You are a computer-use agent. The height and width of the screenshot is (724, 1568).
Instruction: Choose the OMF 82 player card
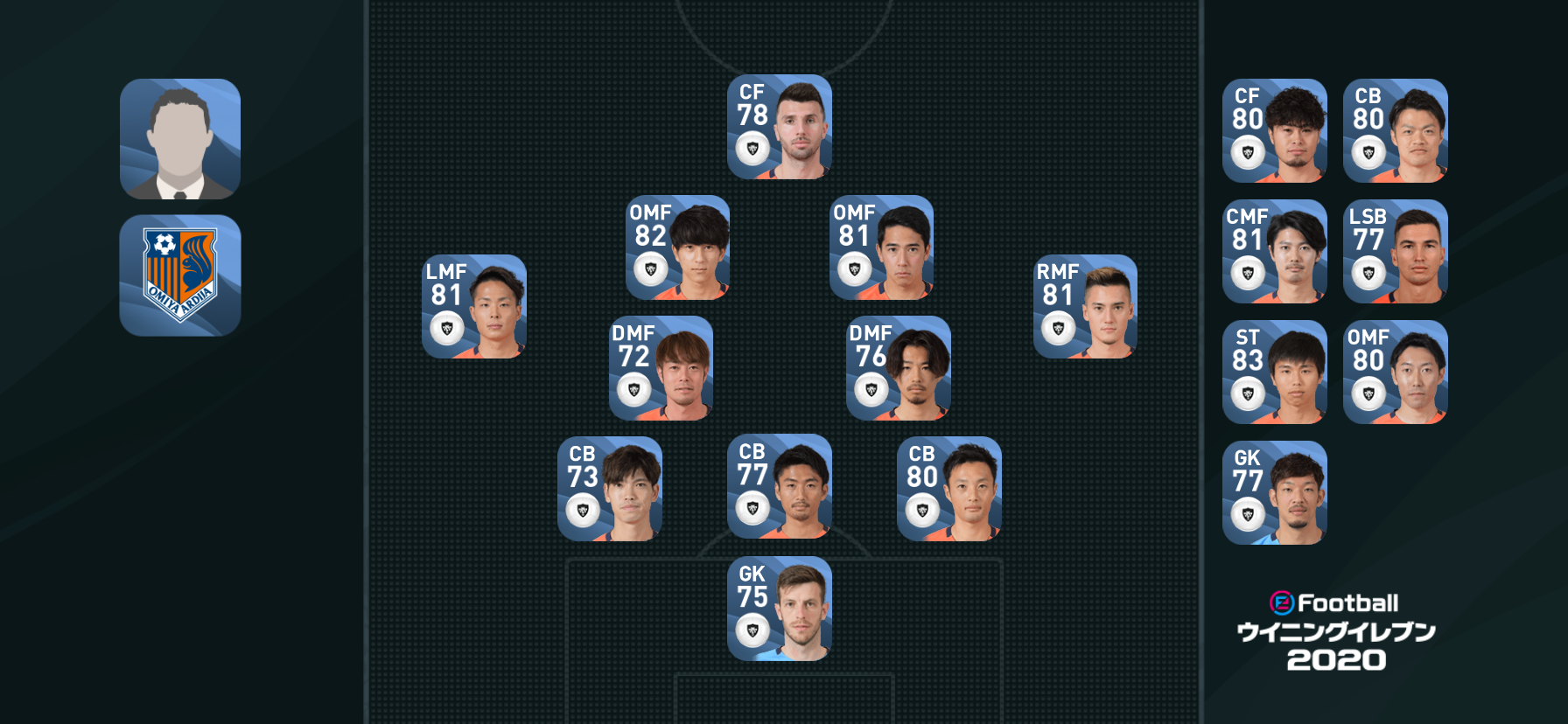pyautogui.click(x=677, y=247)
